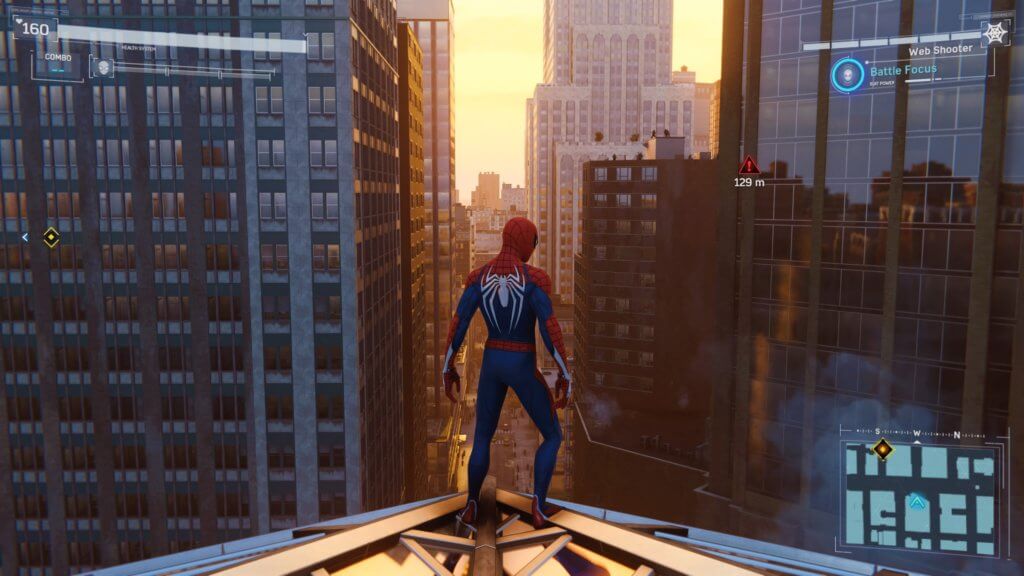Viewport: 1024px width, 576px height.
Task: Select the yellow diamond waypoint beside the arrow
Action: click(x=51, y=237)
